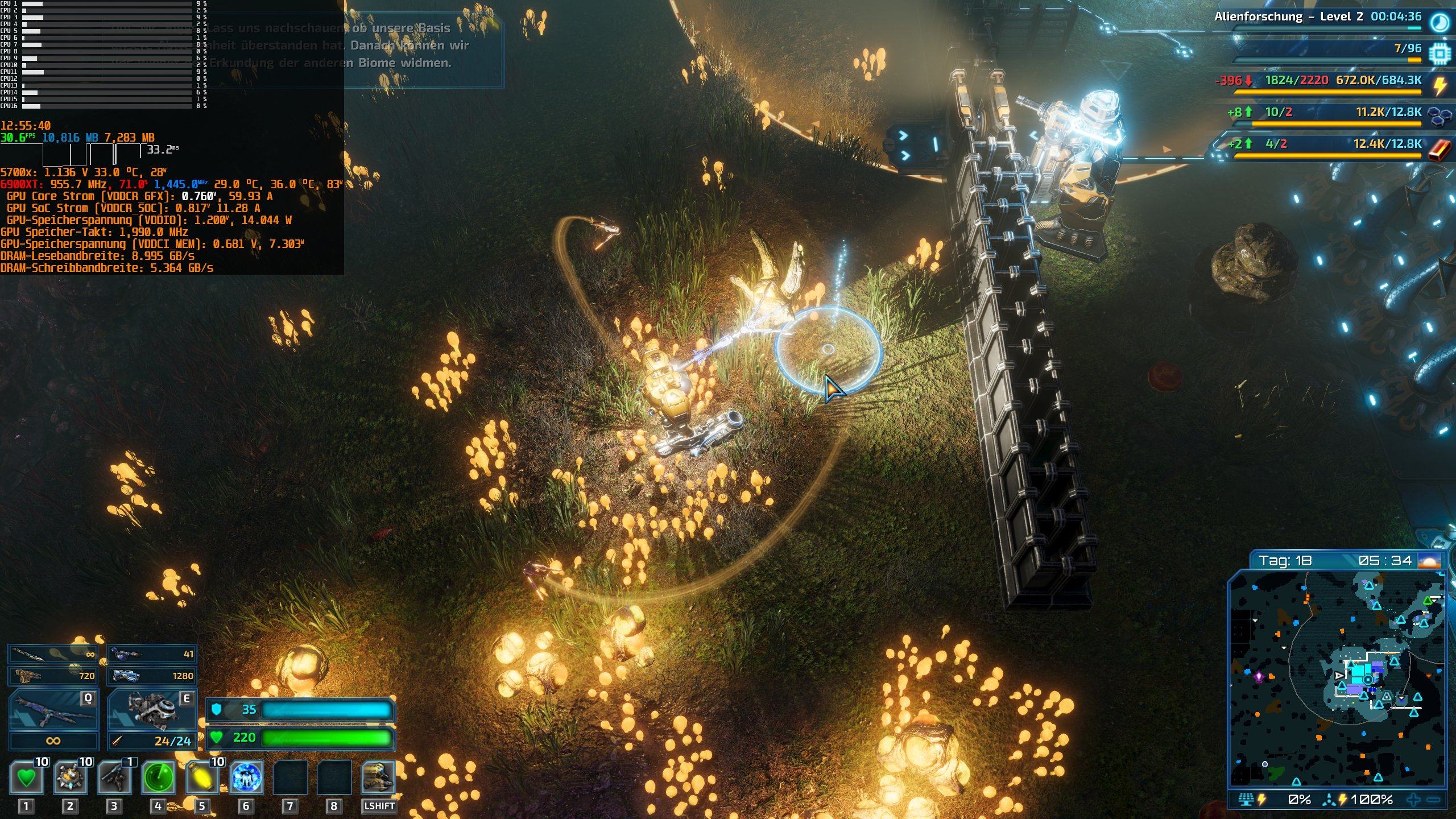Click the purple crystal marker on minimap
Screen dimensions: 1456x819
pyautogui.click(x=1259, y=677)
